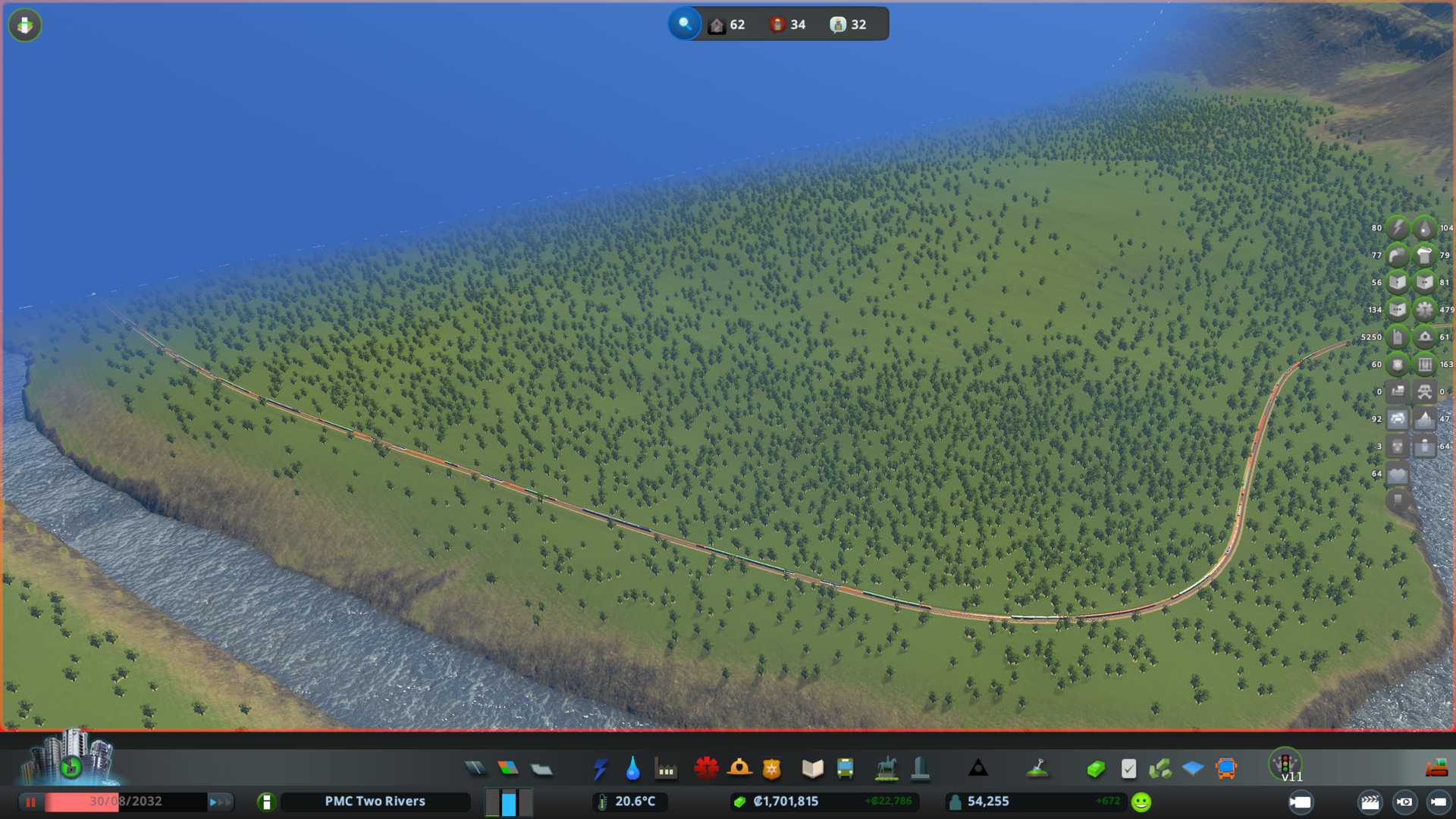Select the electricity lightning bolt menu
Image resolution: width=1456 pixels, height=819 pixels.
coord(600,769)
